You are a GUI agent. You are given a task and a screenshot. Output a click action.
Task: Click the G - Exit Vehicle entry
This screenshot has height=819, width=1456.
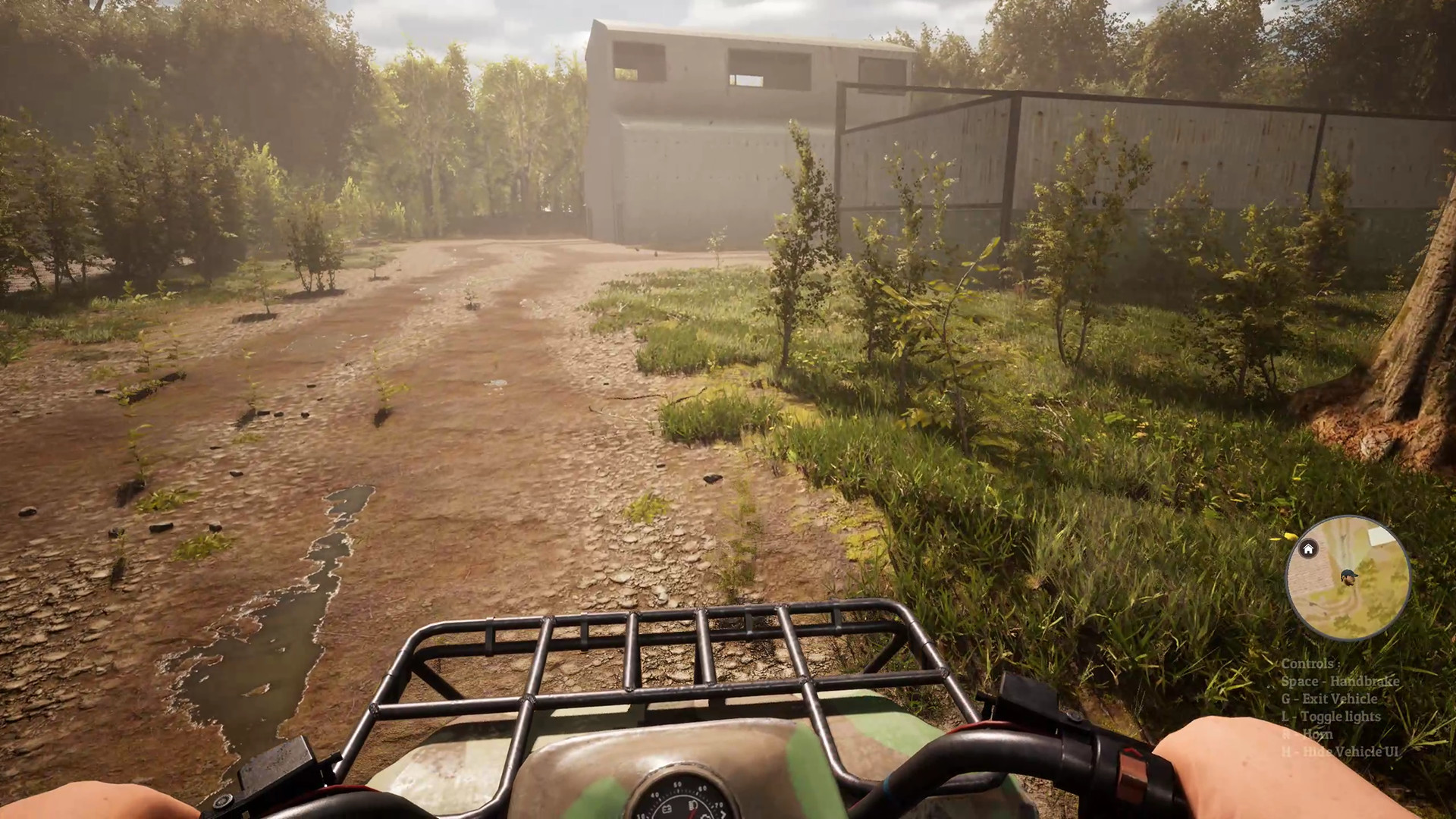1329,699
